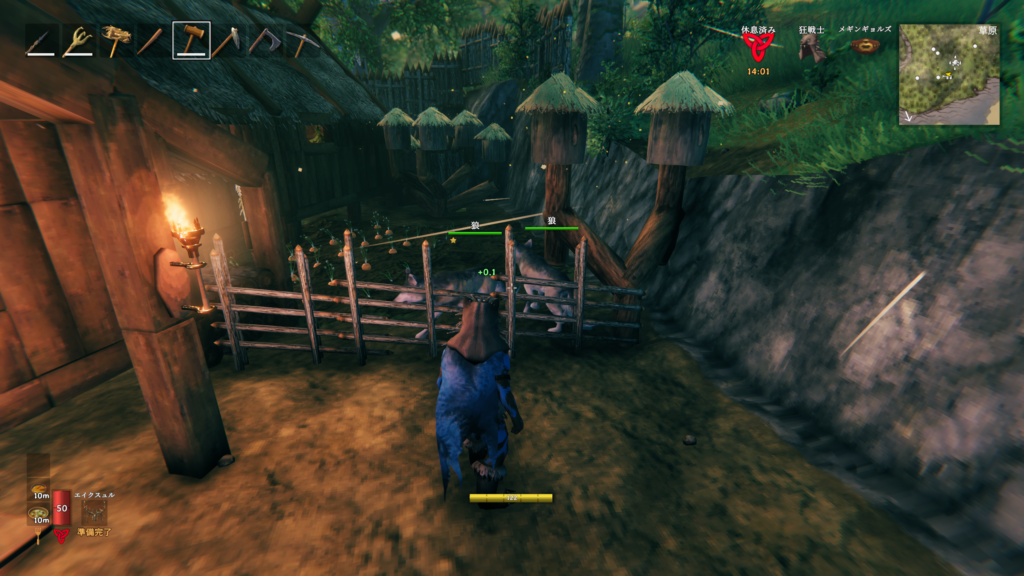Click the Megingjord belt status icon
Screen dimensions: 1024x576
(x=866, y=46)
